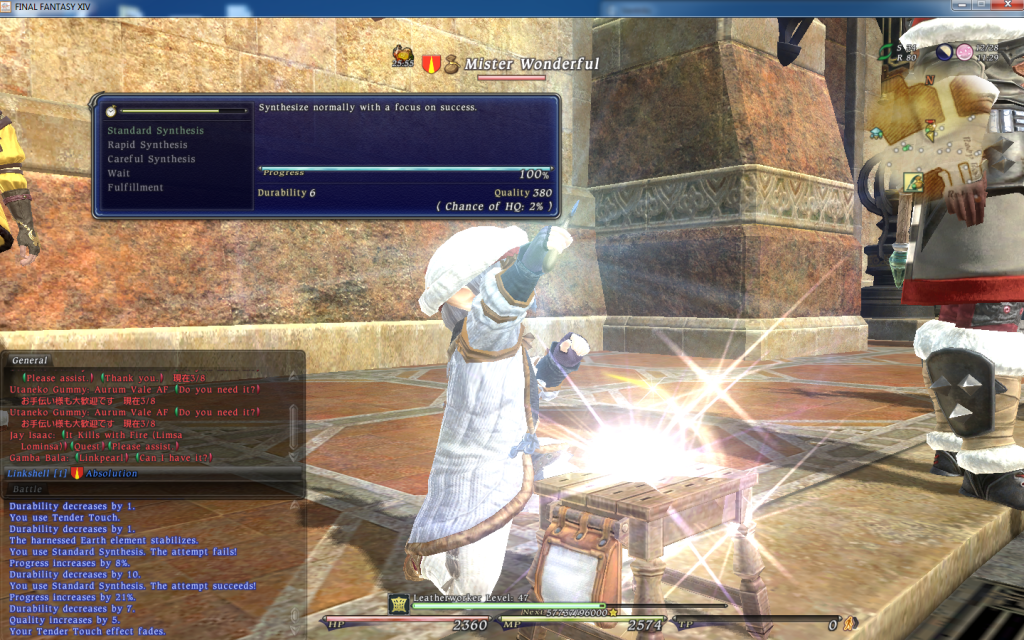This screenshot has width=1024, height=640.
Task: Click the chat log scrollbar handle
Action: [293, 425]
